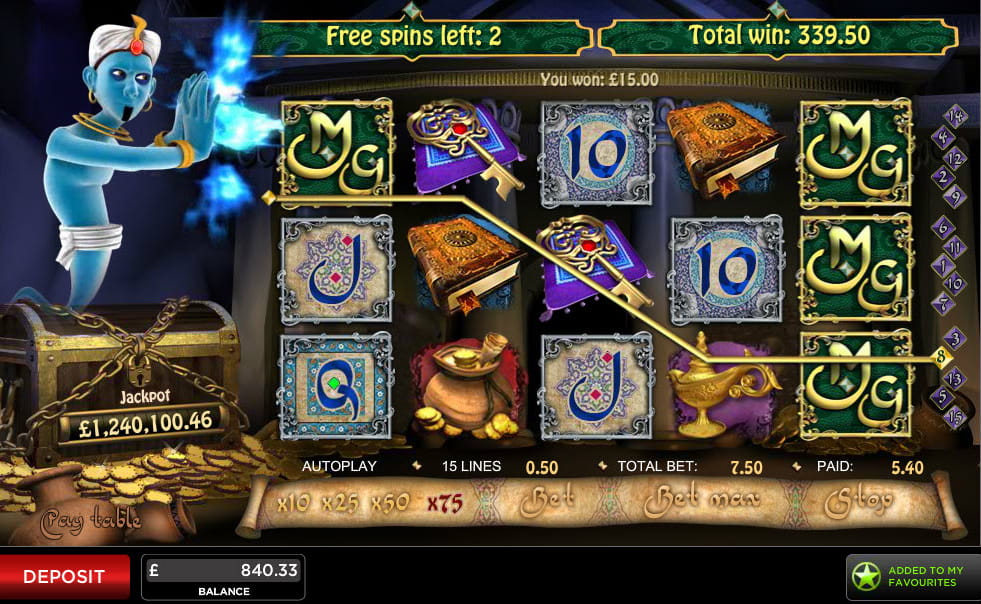981x604 pixels.
Task: Select payline marker number 15
Action: 955,414
